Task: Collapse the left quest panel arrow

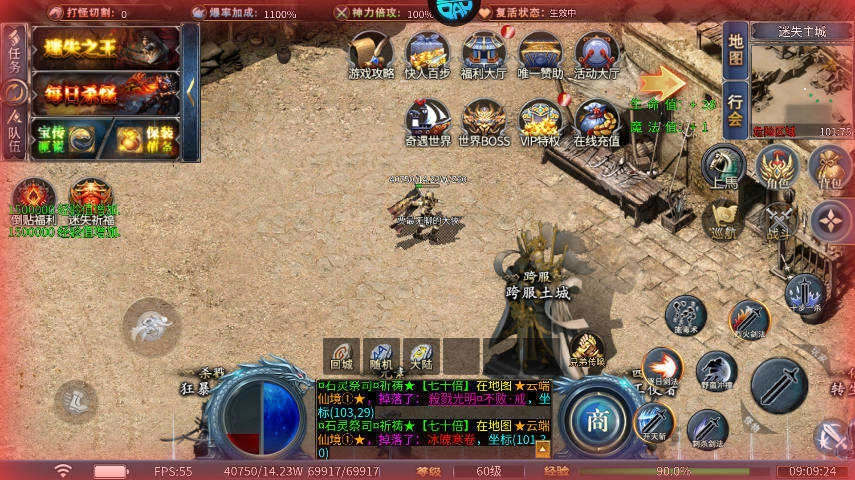Action: 190,93
